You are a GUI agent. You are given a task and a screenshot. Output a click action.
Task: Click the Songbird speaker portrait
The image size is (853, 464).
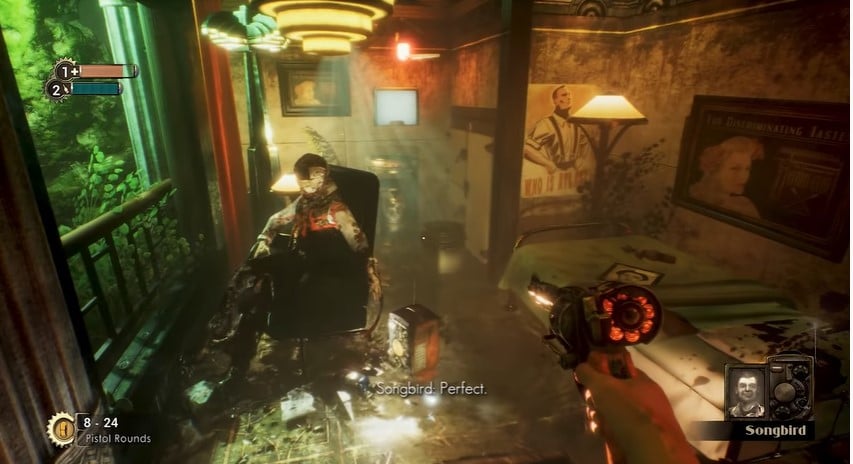[x=745, y=391]
